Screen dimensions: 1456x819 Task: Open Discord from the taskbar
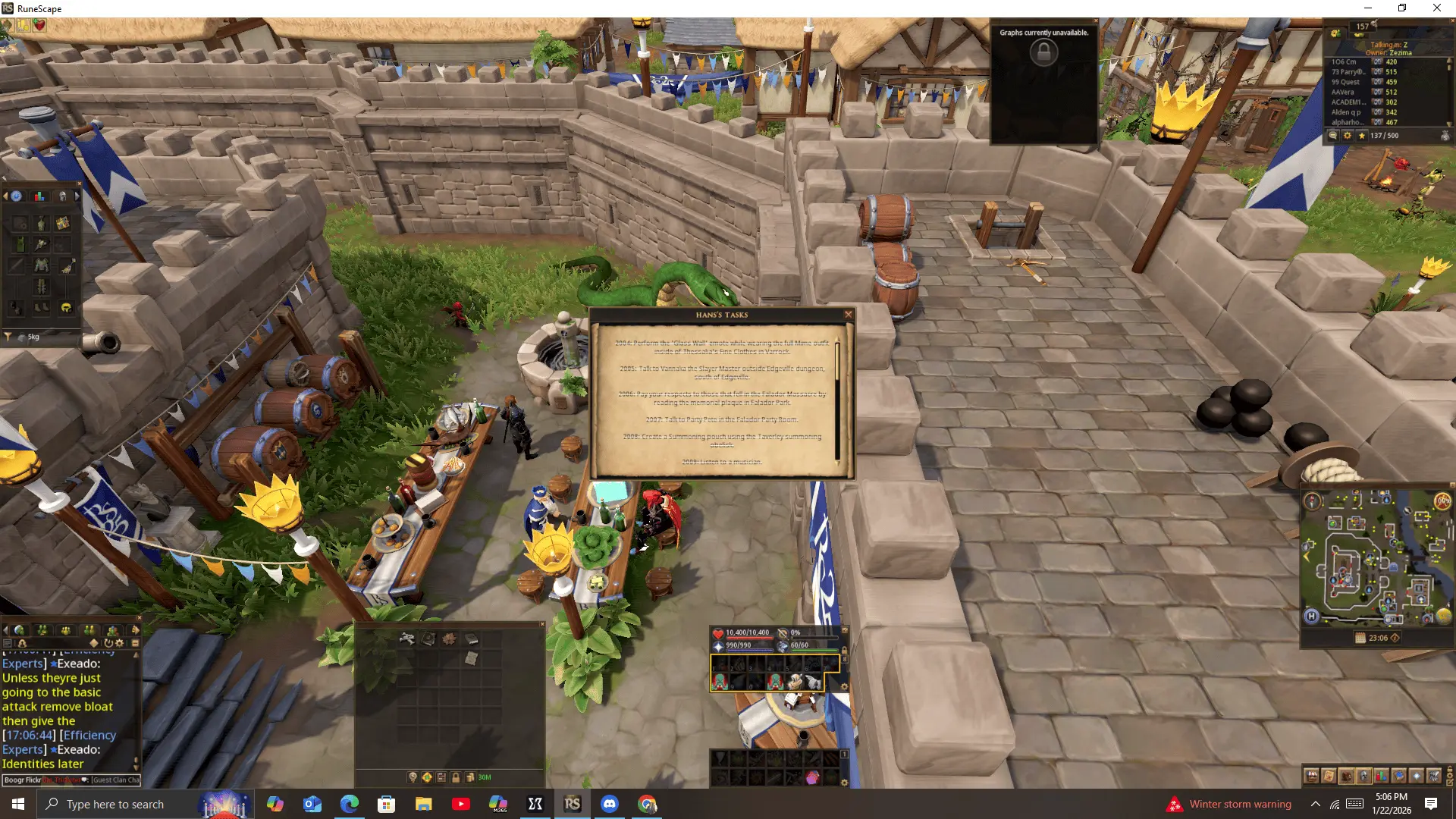click(610, 804)
